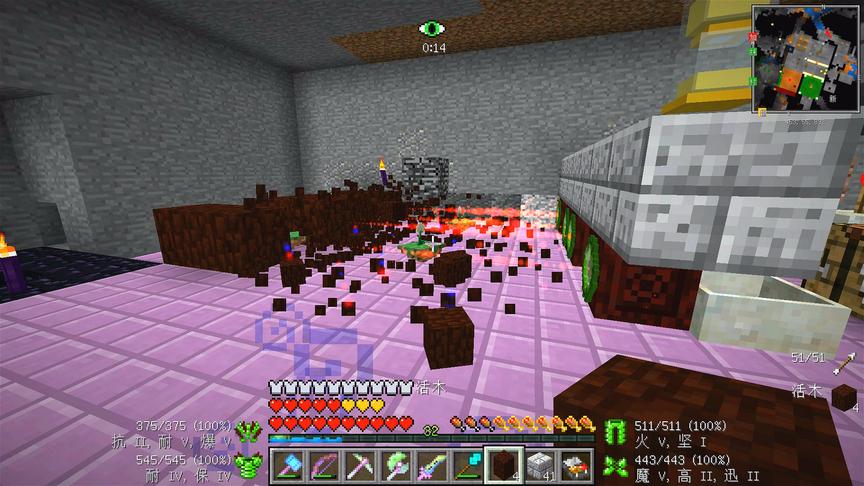Select the hammer in the hotbar
The height and width of the screenshot is (486, 864).
coord(288,465)
